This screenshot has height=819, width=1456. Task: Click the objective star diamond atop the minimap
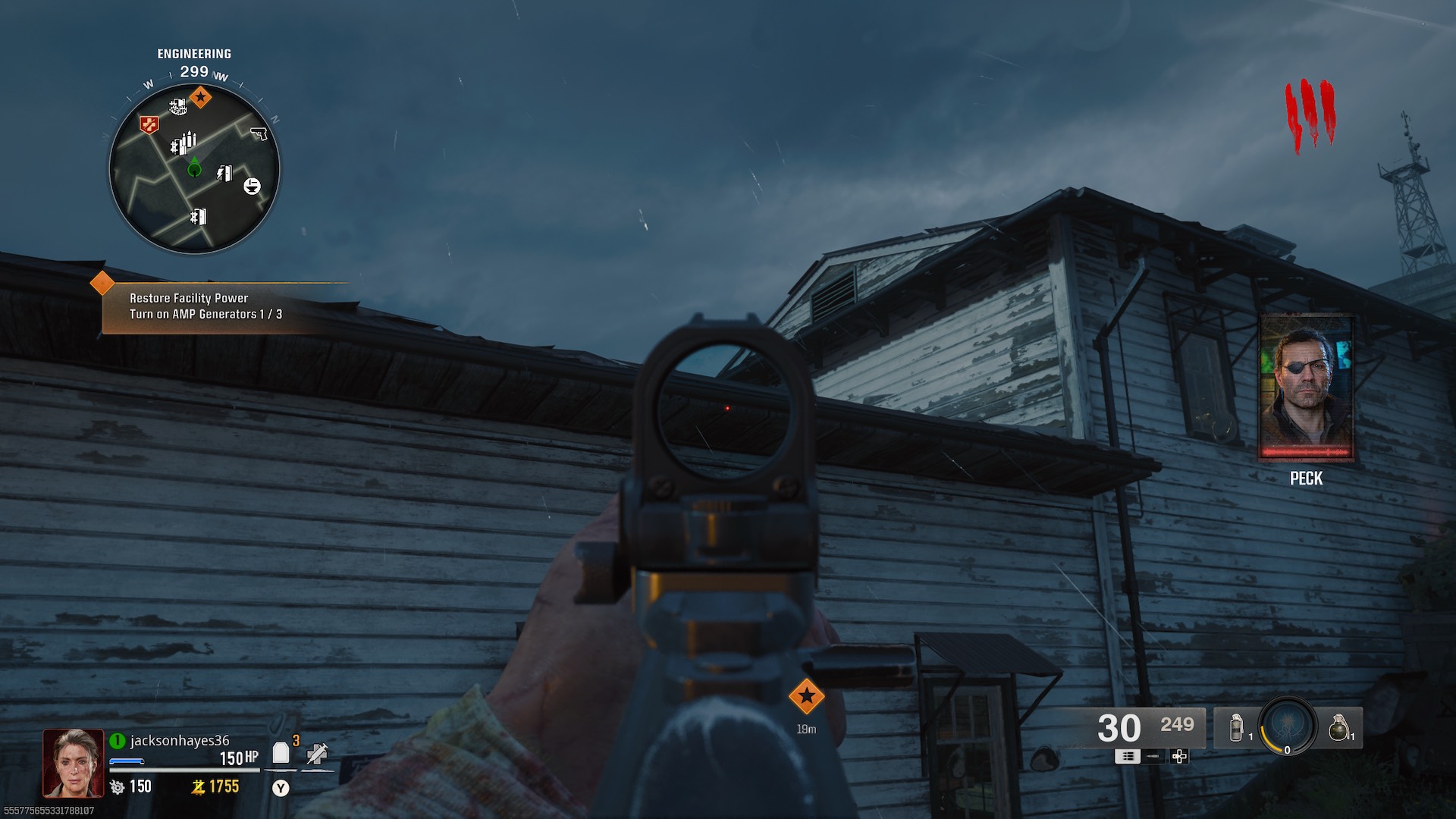click(201, 96)
